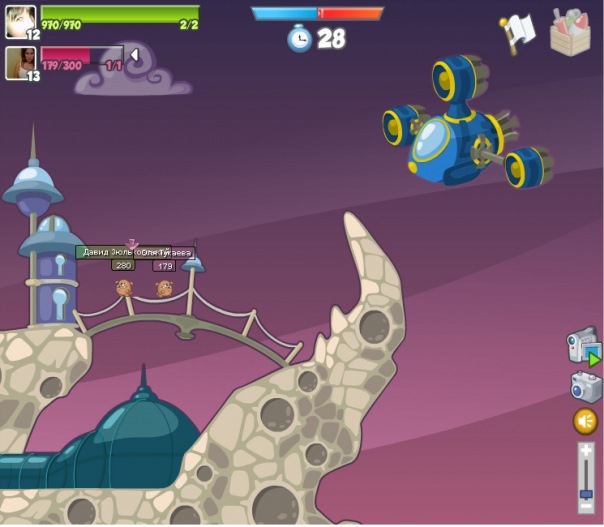Click the white arrow beside the pink health bar
The image size is (604, 527).
pos(135,55)
